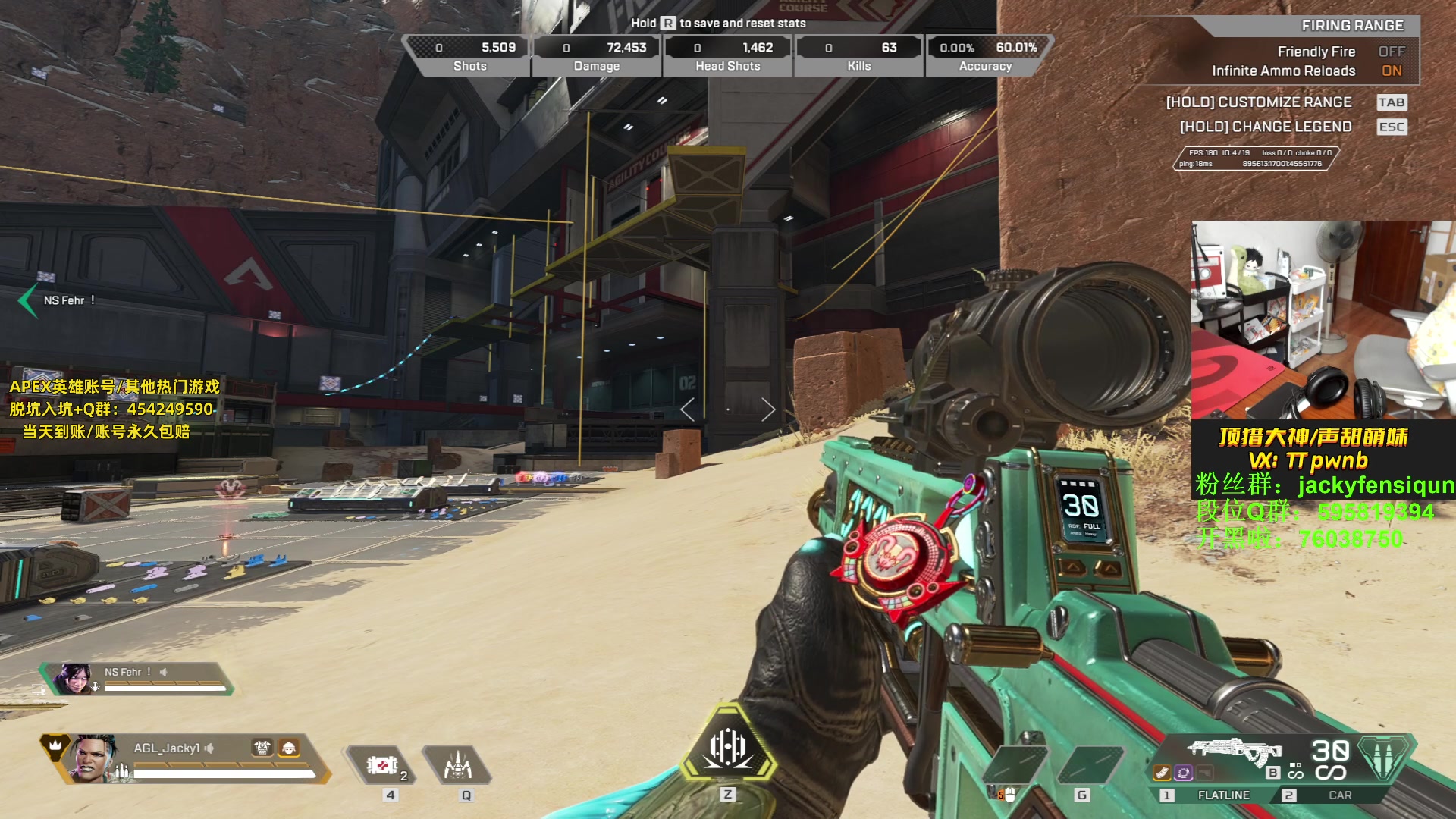Toggle Infinite Ammo Reloads setting
The image size is (1456, 819).
pyautogui.click(x=1391, y=71)
